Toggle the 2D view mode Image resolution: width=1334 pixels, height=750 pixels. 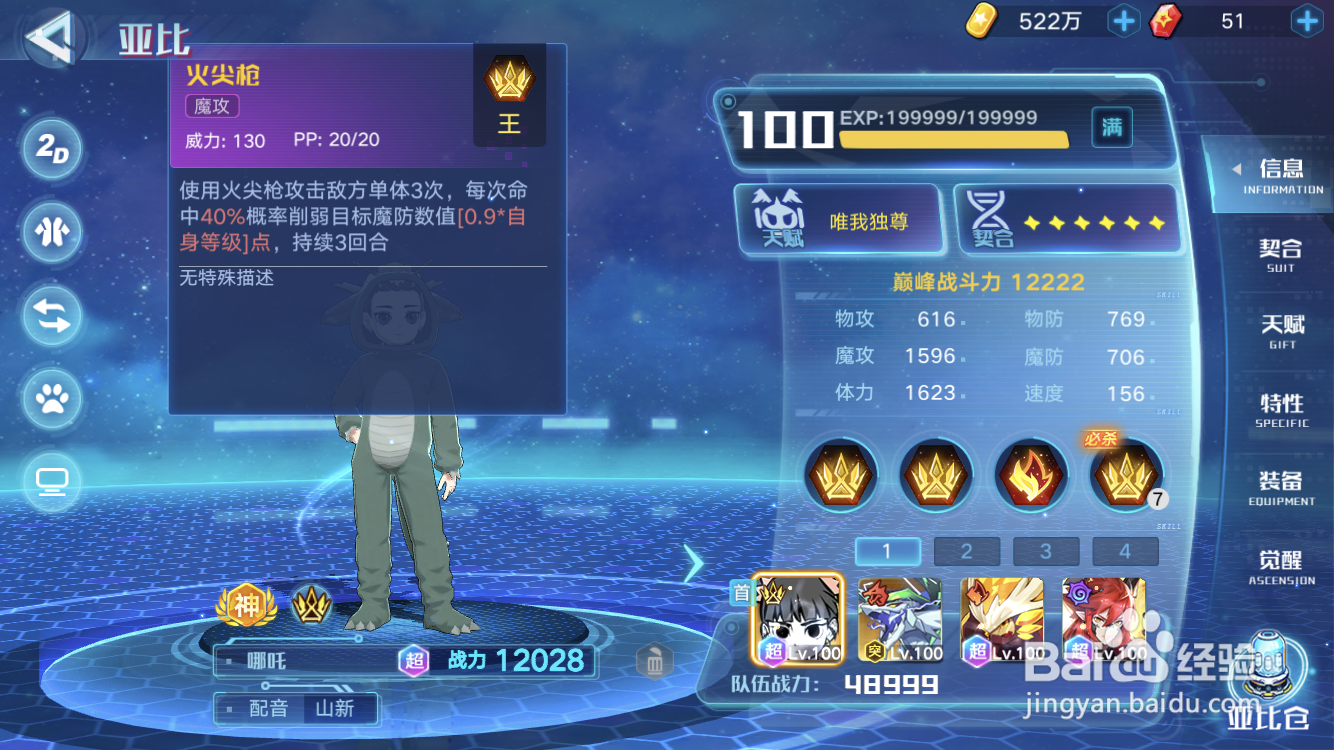tap(52, 150)
